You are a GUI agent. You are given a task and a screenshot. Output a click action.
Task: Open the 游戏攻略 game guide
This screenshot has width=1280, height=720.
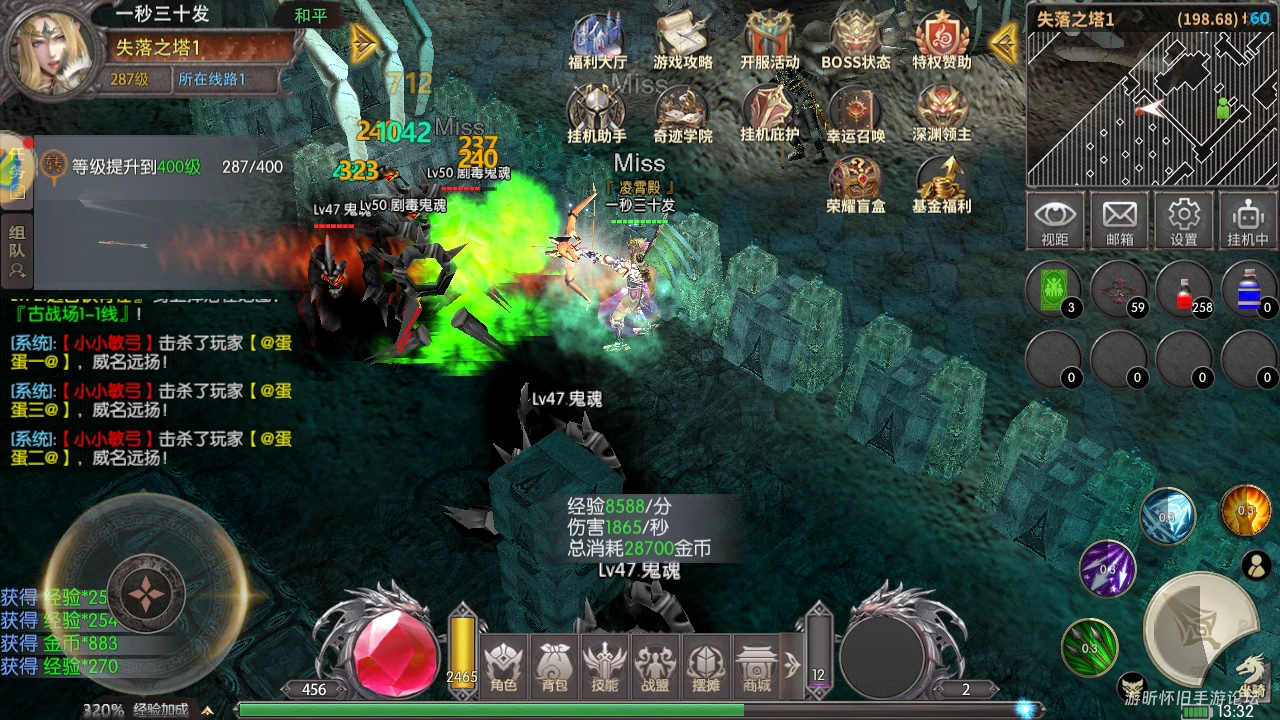click(683, 42)
